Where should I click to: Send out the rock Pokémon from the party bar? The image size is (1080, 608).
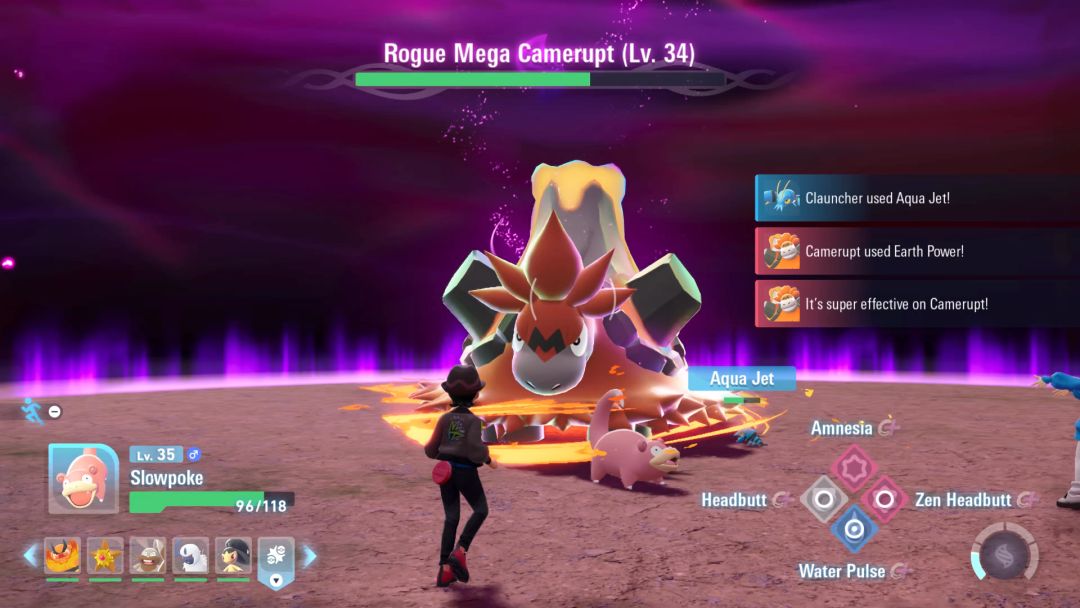point(148,555)
